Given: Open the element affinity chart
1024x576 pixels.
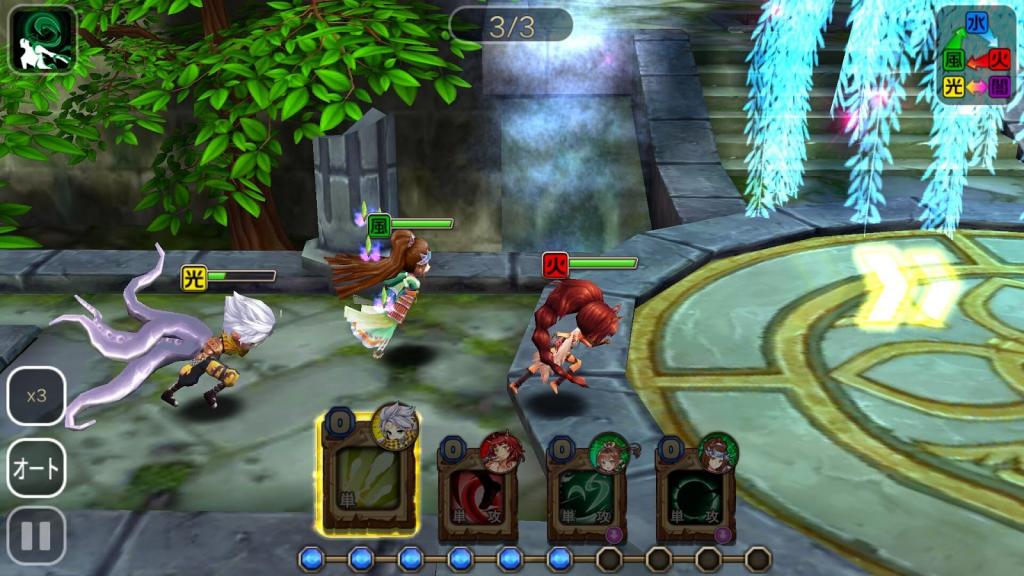Looking at the screenshot, I should 974,55.
